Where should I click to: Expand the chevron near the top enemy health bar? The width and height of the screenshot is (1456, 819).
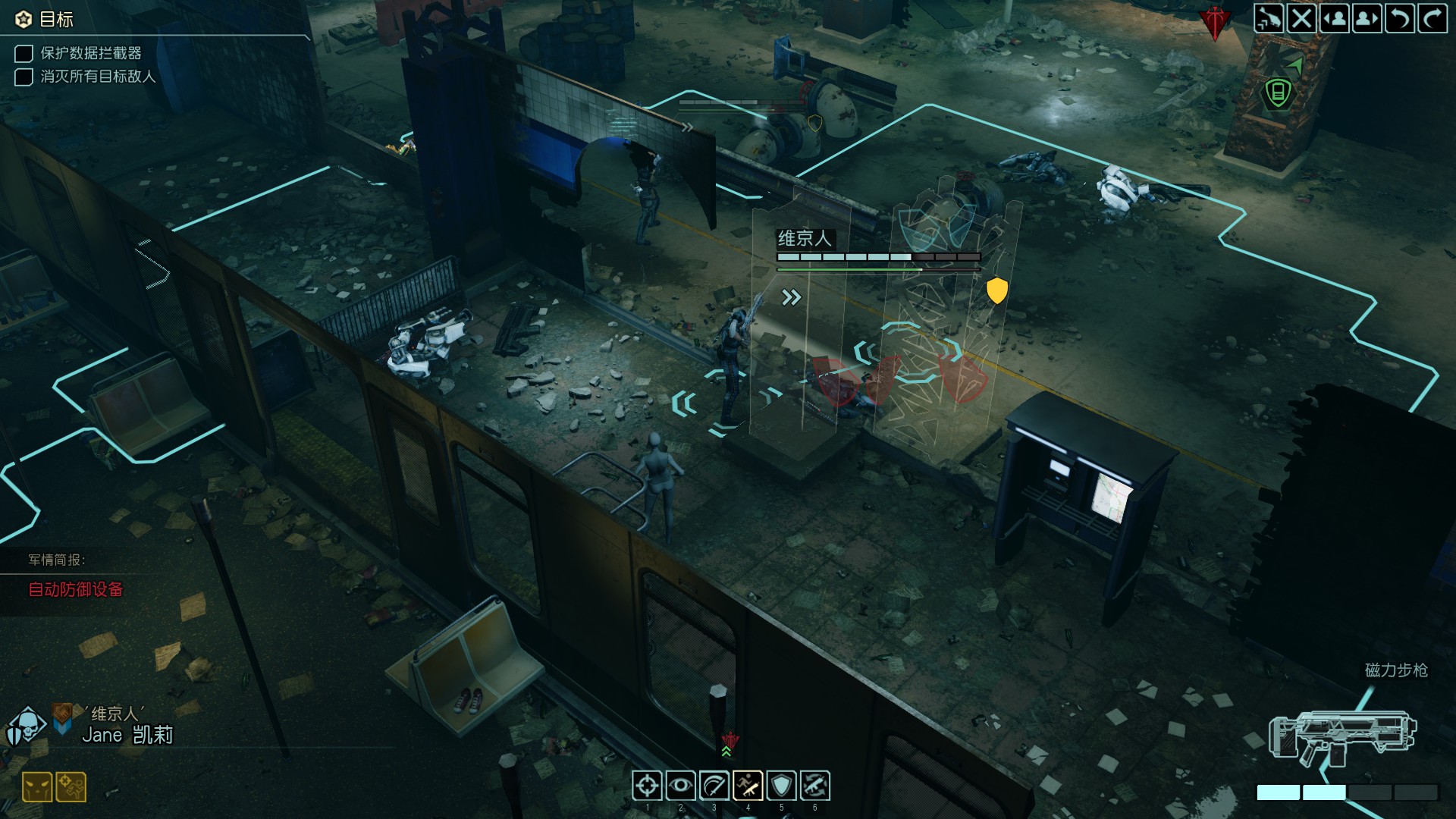tap(689, 127)
